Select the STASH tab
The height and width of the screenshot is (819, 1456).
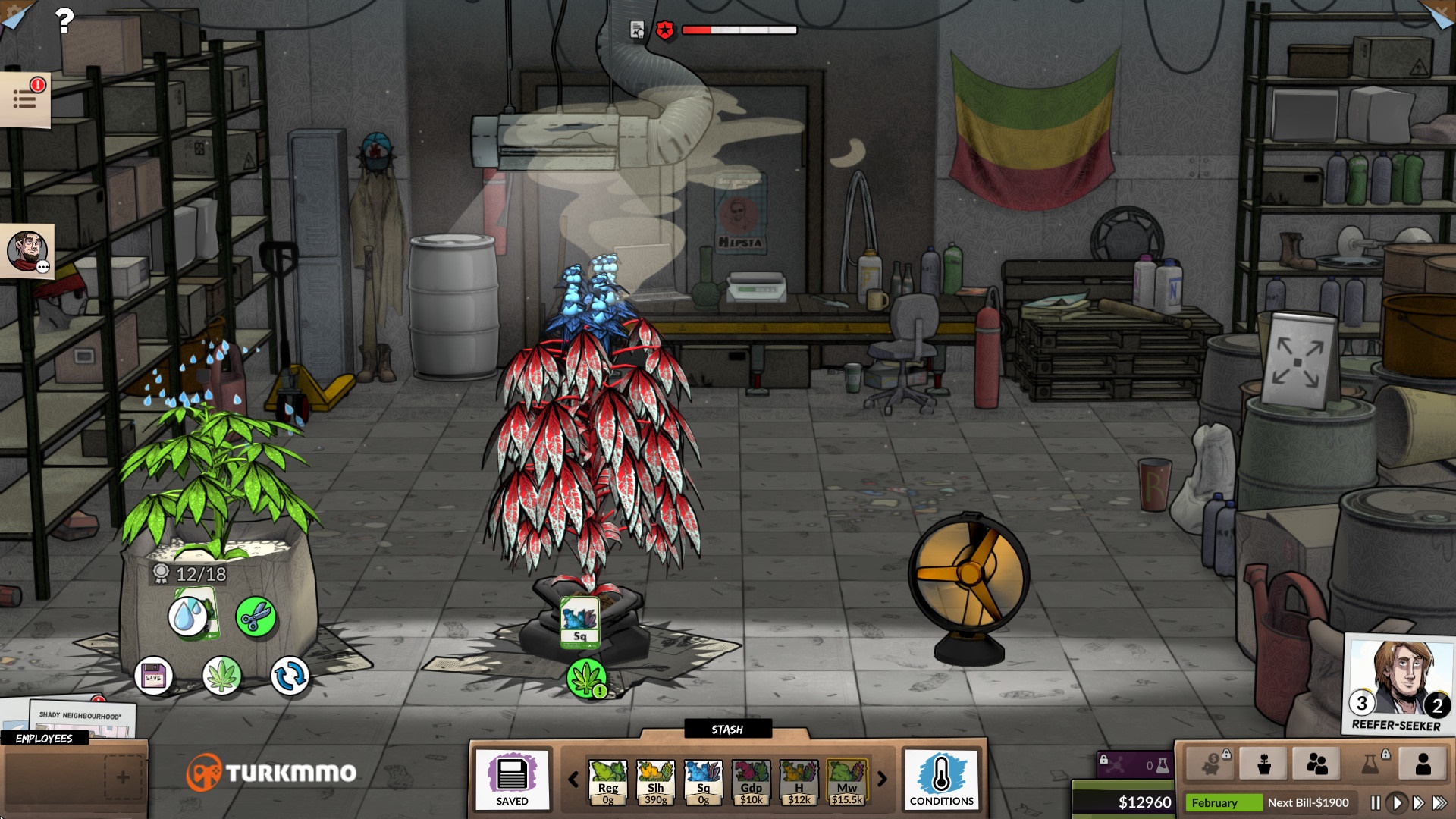[728, 730]
